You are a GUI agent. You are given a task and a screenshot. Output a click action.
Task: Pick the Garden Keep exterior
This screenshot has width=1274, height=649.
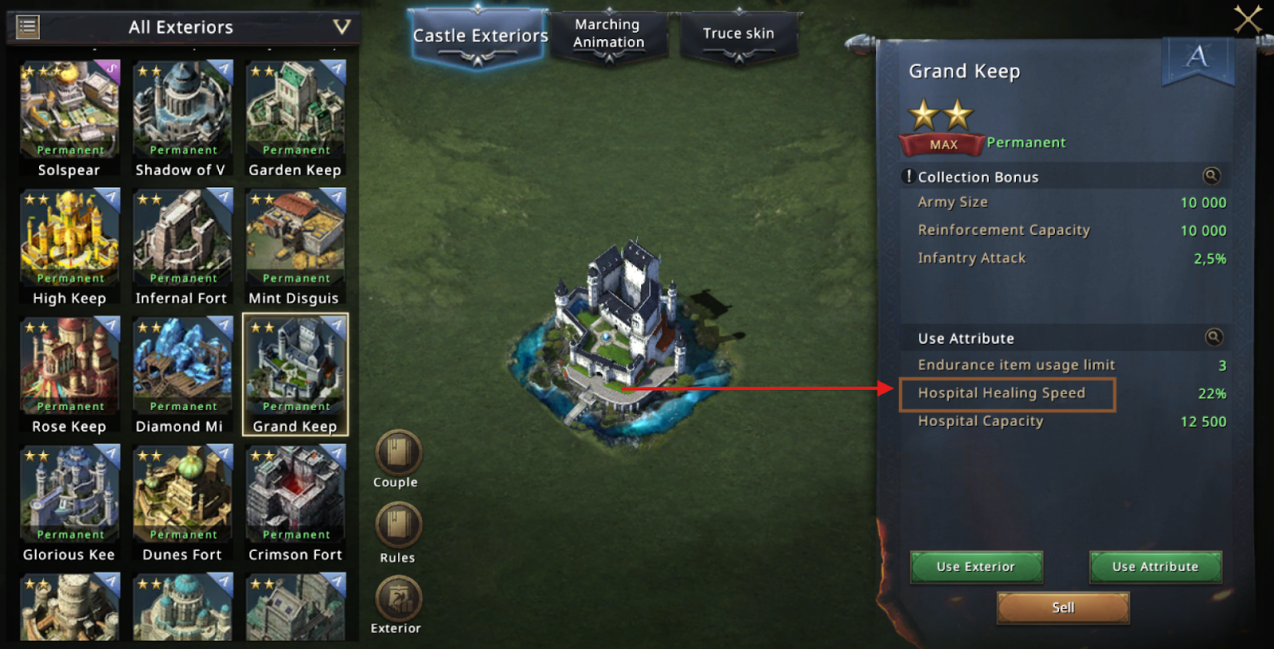pyautogui.click(x=295, y=111)
